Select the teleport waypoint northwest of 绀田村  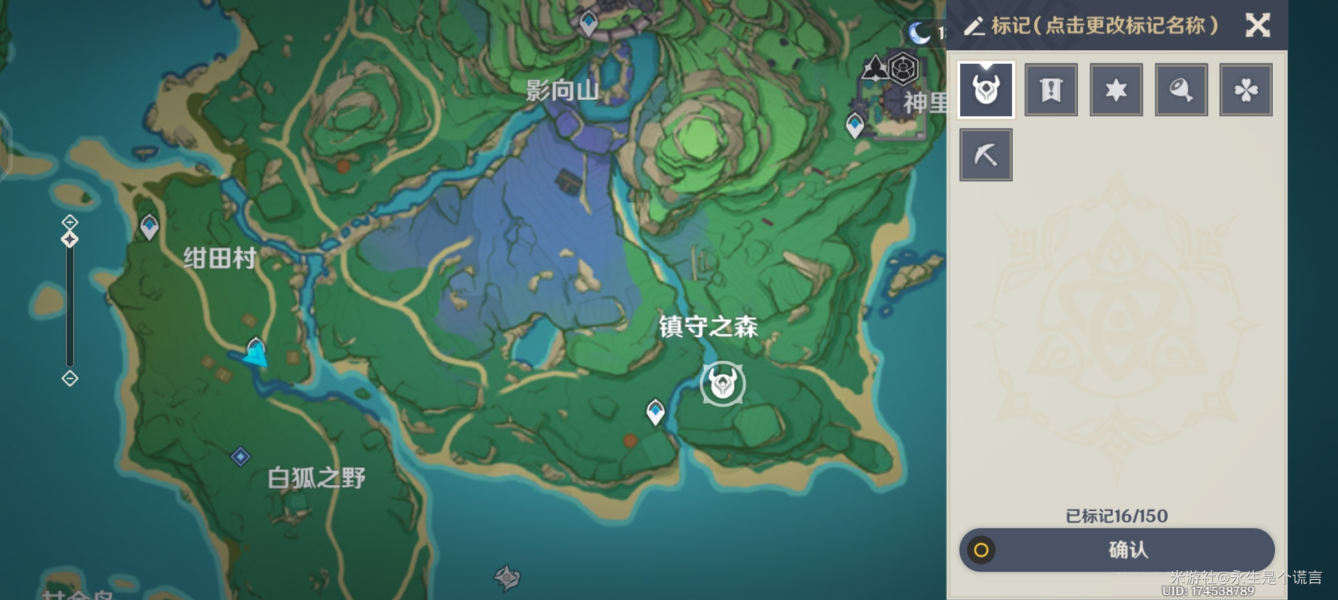[x=150, y=228]
